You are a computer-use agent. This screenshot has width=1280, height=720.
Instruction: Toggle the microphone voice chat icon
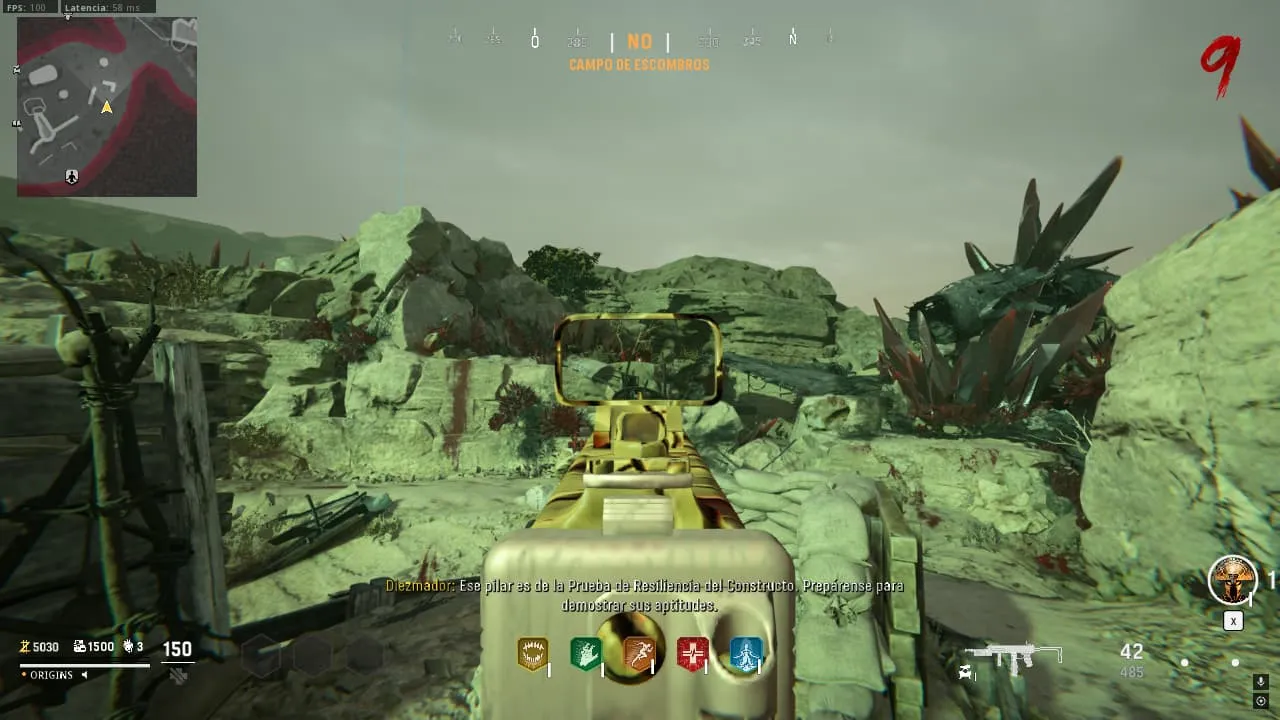point(1261,682)
